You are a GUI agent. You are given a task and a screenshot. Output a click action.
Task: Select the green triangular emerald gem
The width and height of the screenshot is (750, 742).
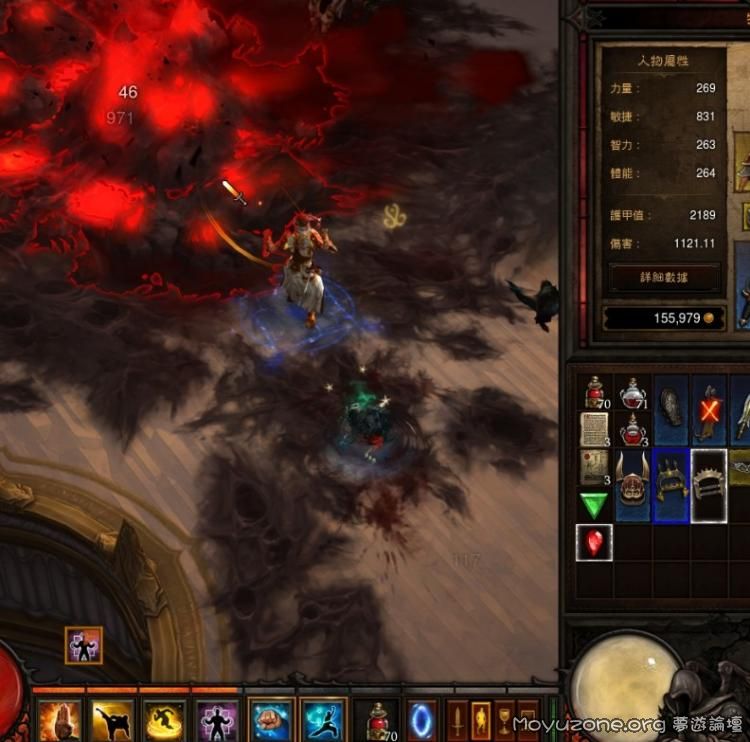click(x=594, y=504)
